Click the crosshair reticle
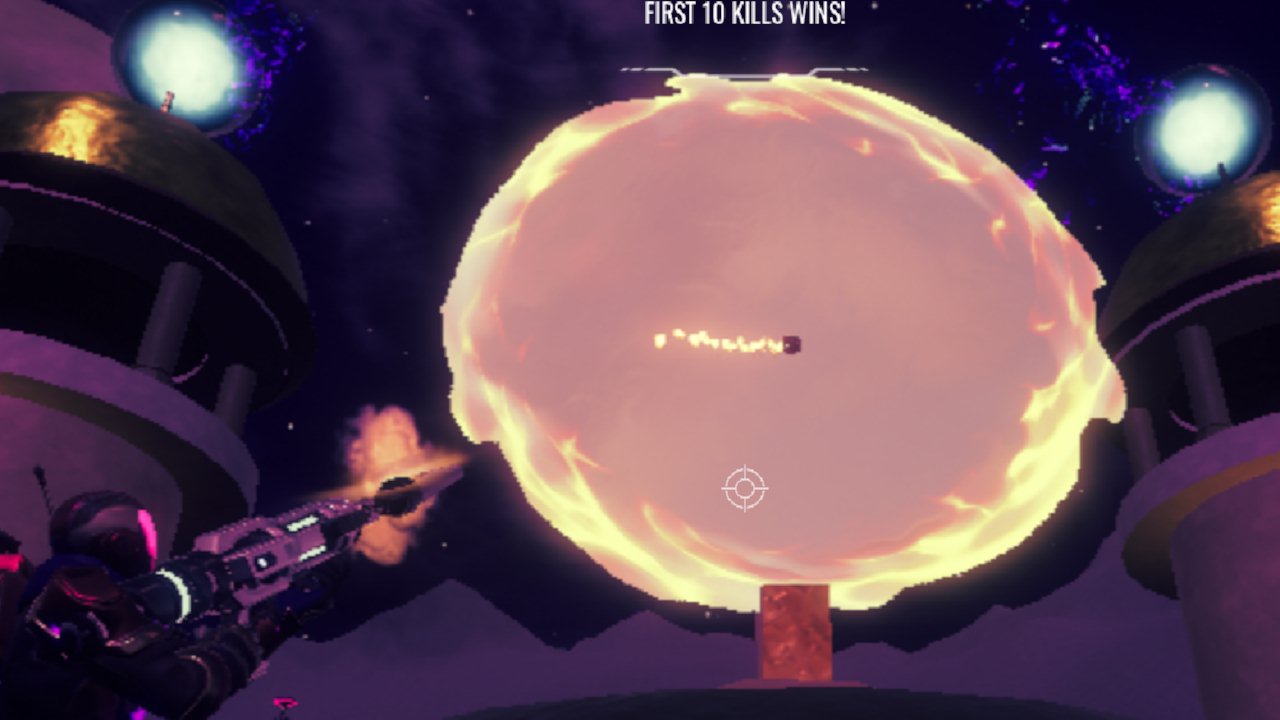The height and width of the screenshot is (720, 1280). pyautogui.click(x=744, y=490)
